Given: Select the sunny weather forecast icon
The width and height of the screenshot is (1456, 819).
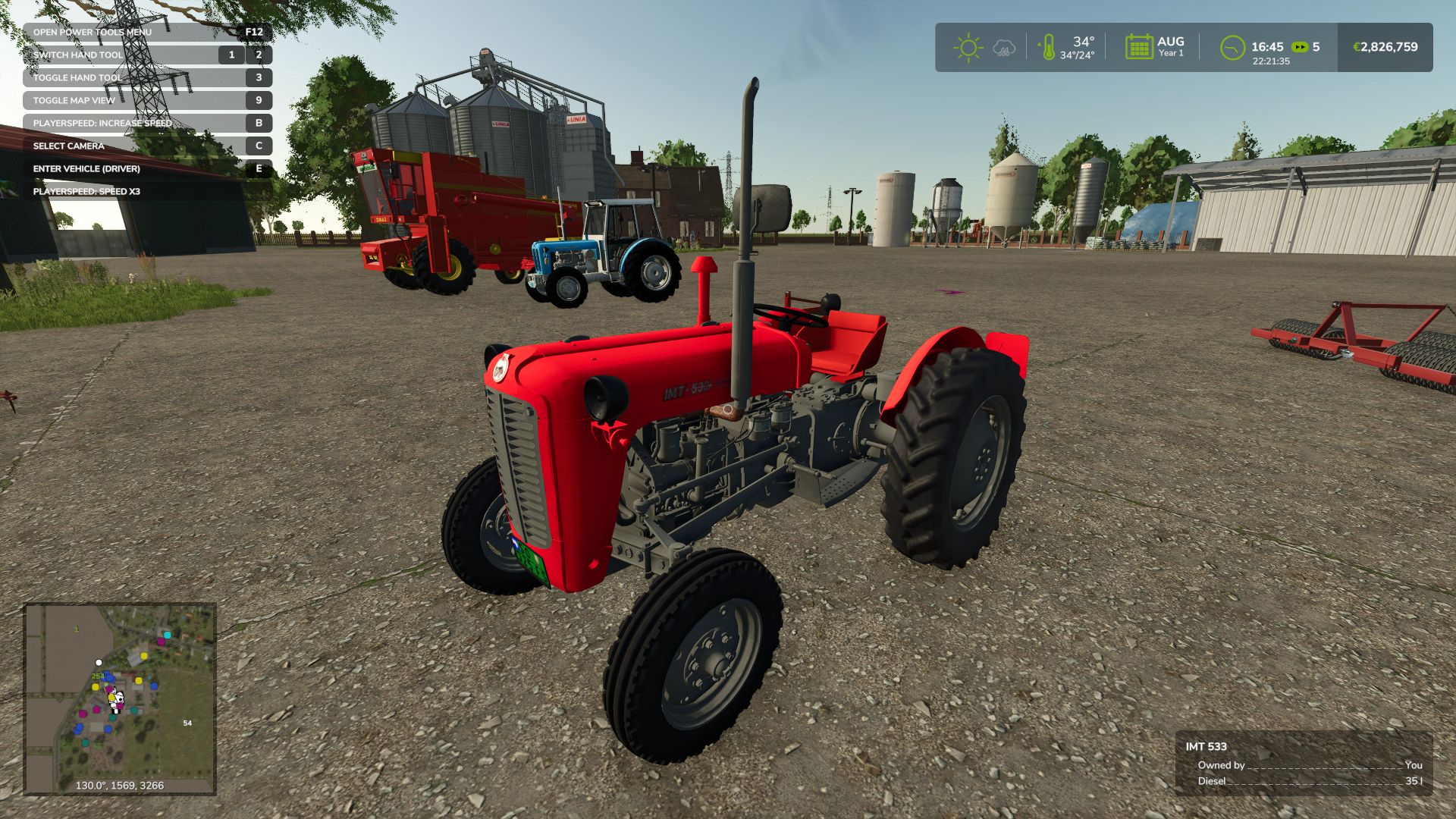Looking at the screenshot, I should click(968, 48).
